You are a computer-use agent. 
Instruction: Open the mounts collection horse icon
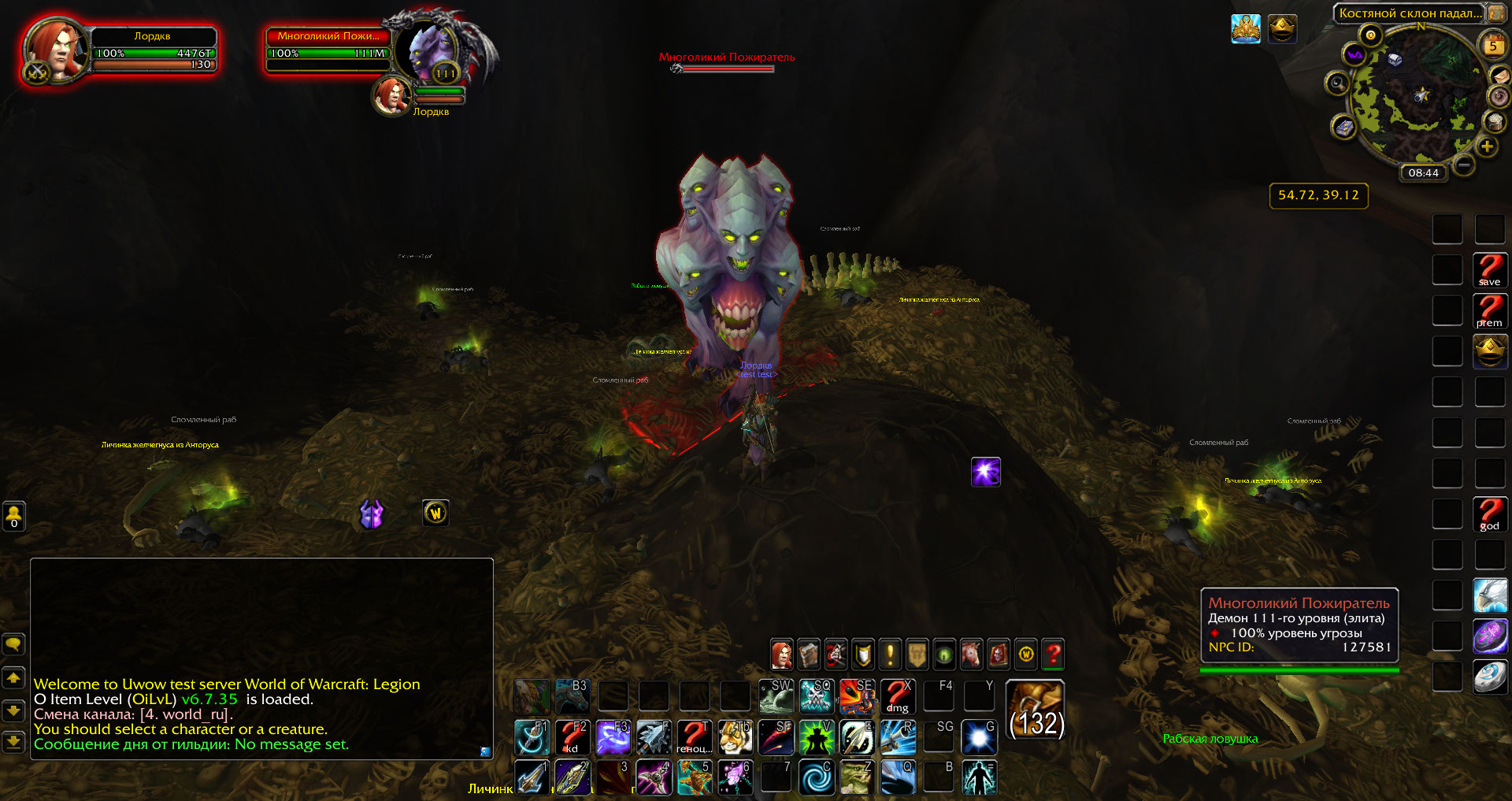coord(971,654)
